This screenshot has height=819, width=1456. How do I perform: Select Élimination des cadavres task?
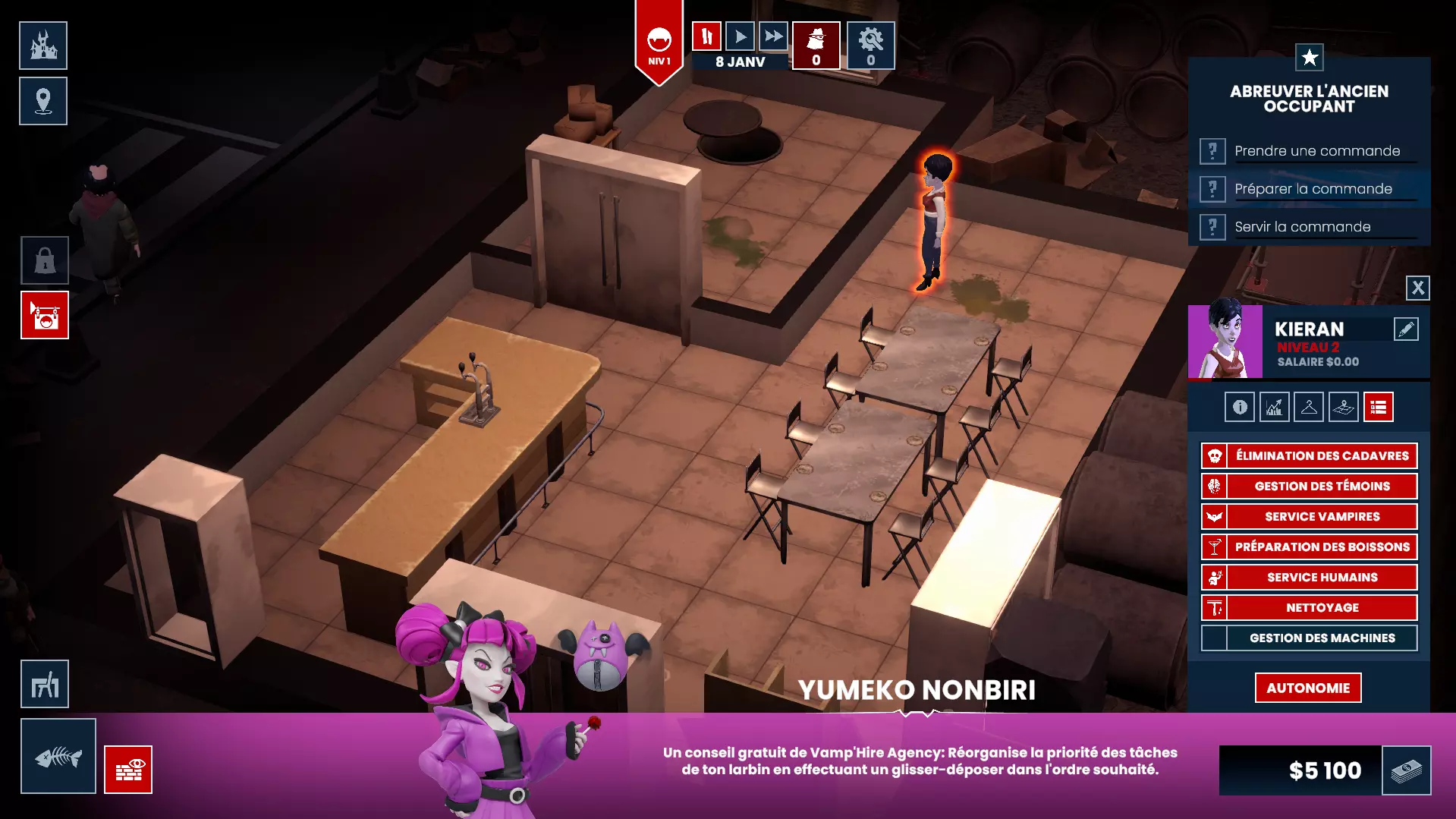tap(1321, 456)
